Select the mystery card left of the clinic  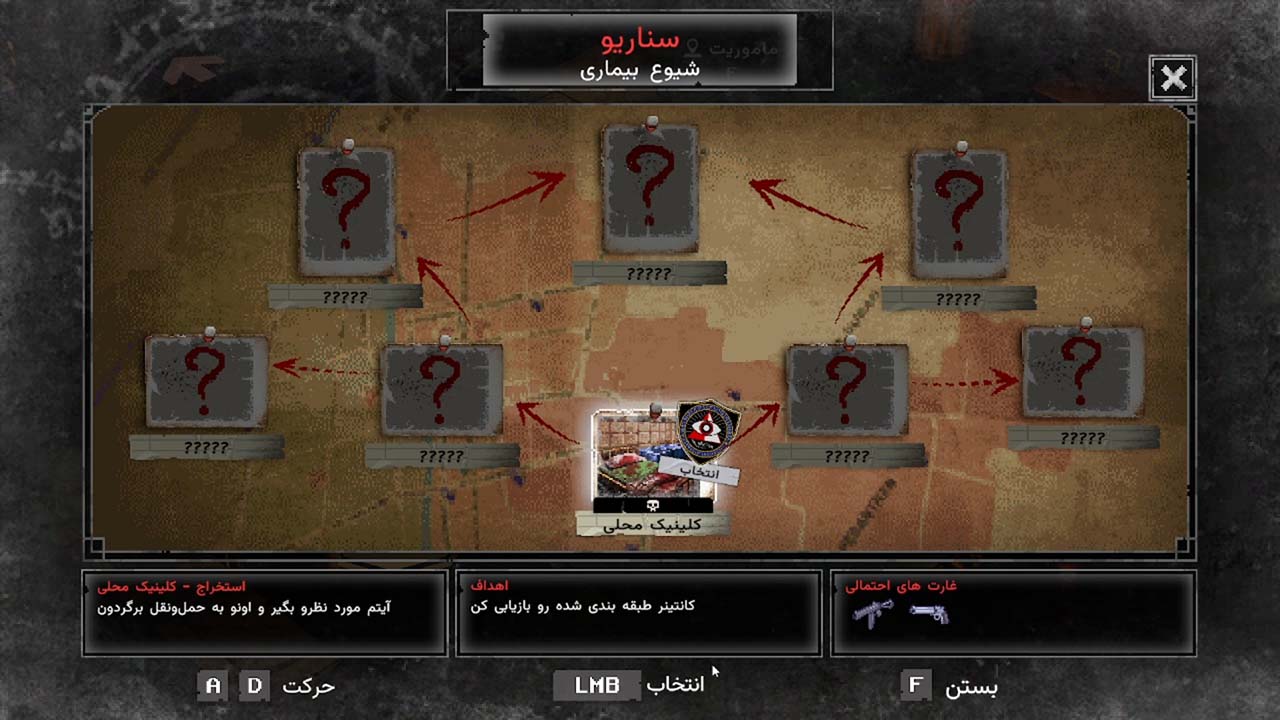(x=440, y=390)
